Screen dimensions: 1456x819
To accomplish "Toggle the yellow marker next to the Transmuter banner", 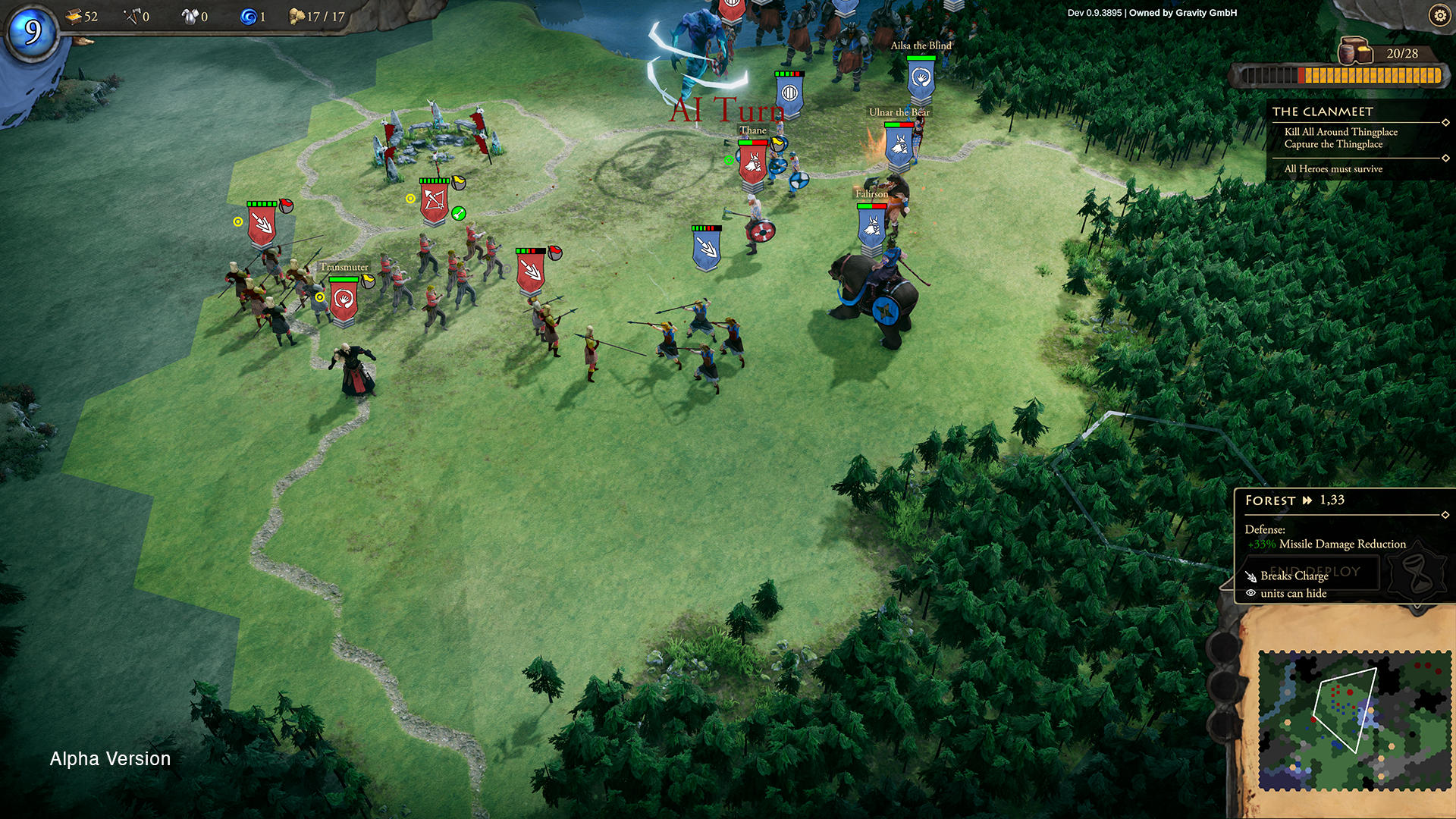I will [x=320, y=297].
